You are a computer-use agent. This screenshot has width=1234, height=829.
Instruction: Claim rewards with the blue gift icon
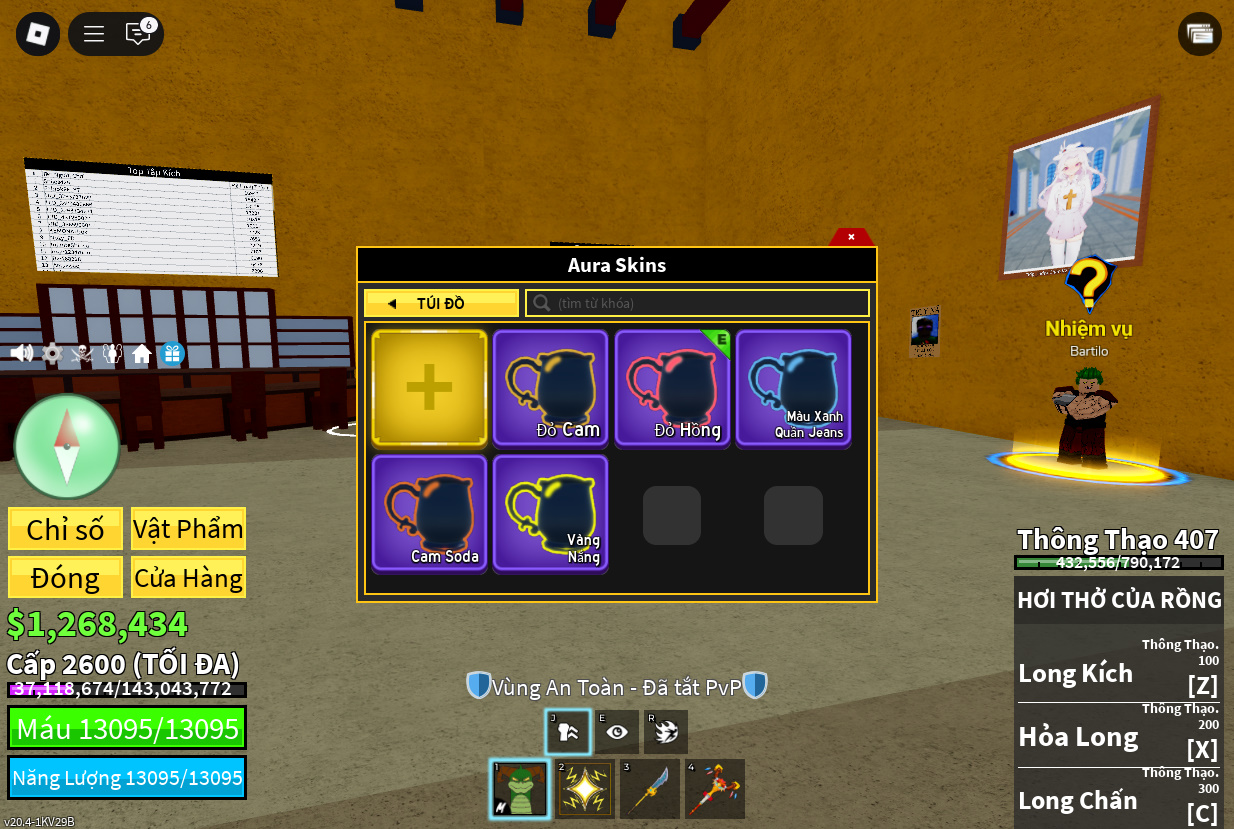click(172, 353)
